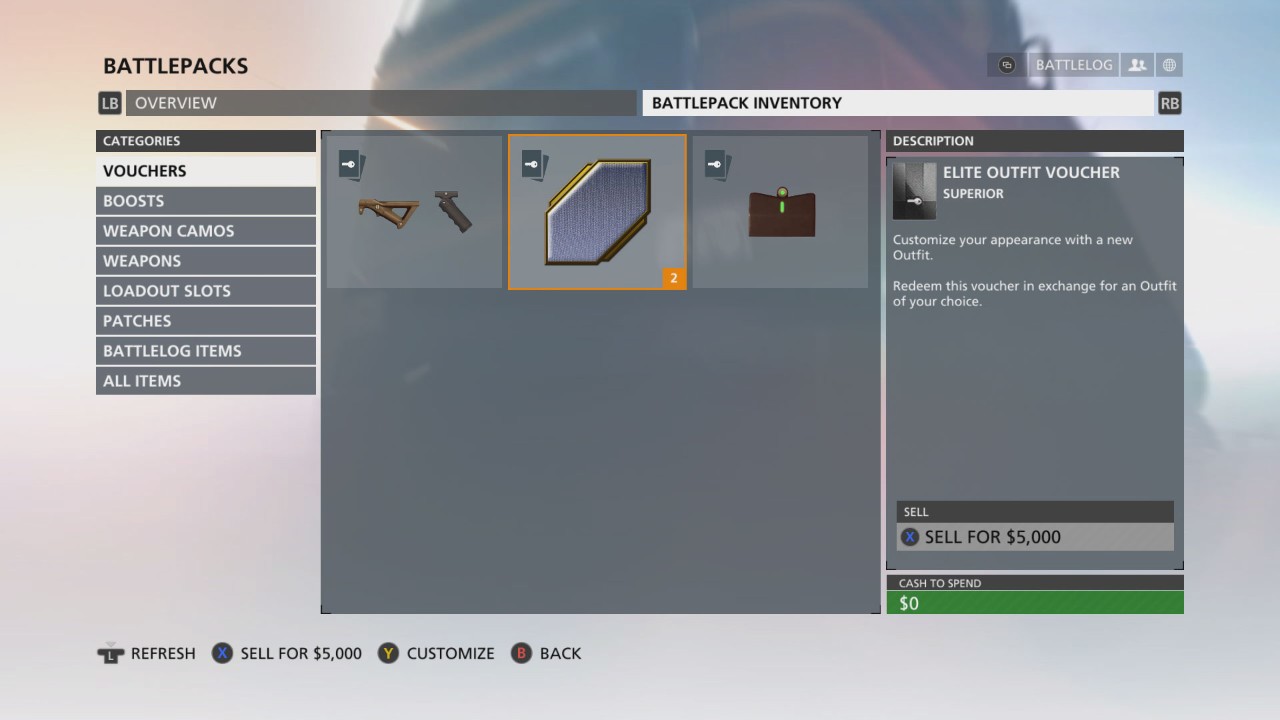The image size is (1280, 720).
Task: Click the globe network icon
Action: [1169, 65]
